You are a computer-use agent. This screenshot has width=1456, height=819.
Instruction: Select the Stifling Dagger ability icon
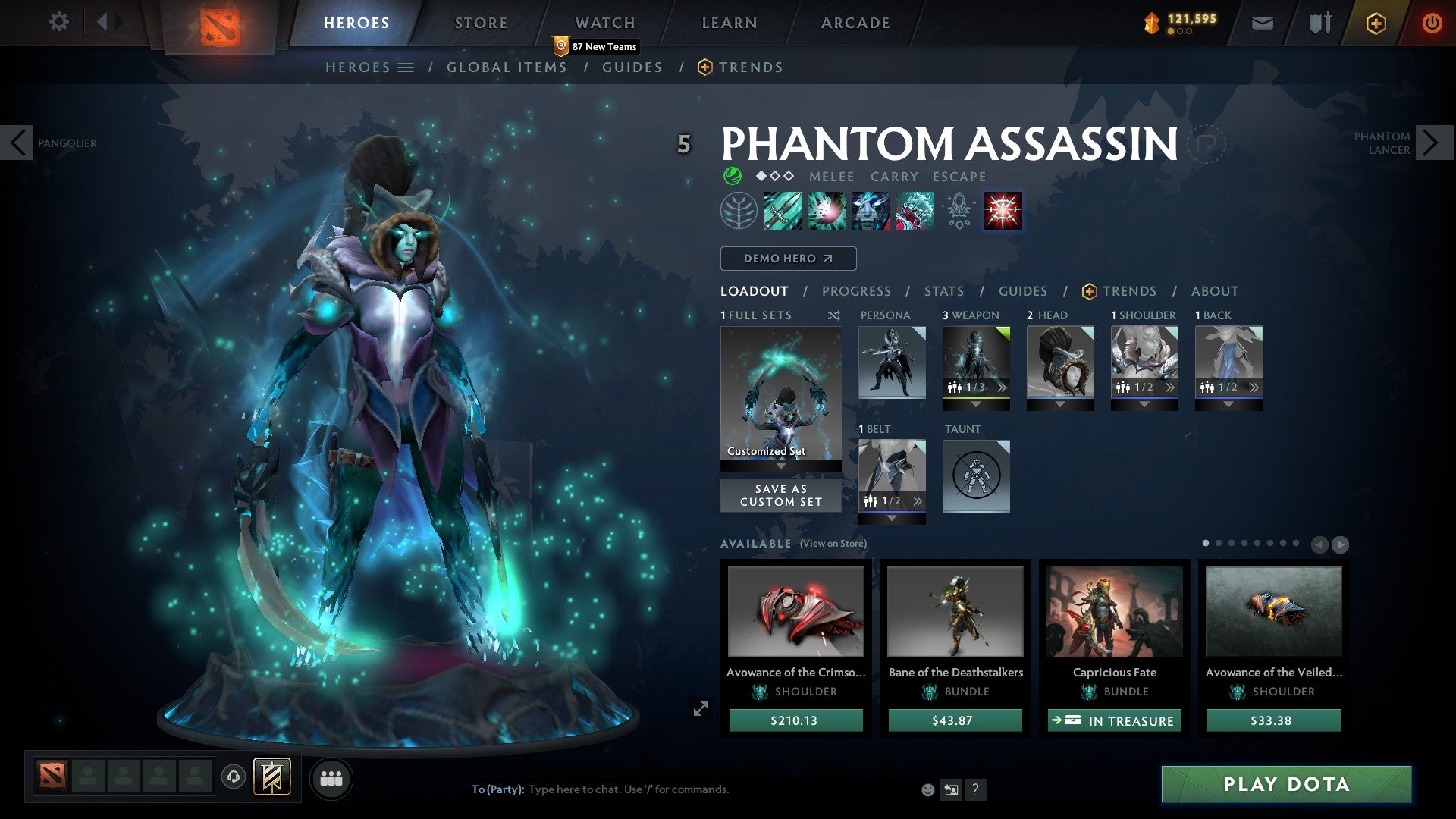point(782,211)
